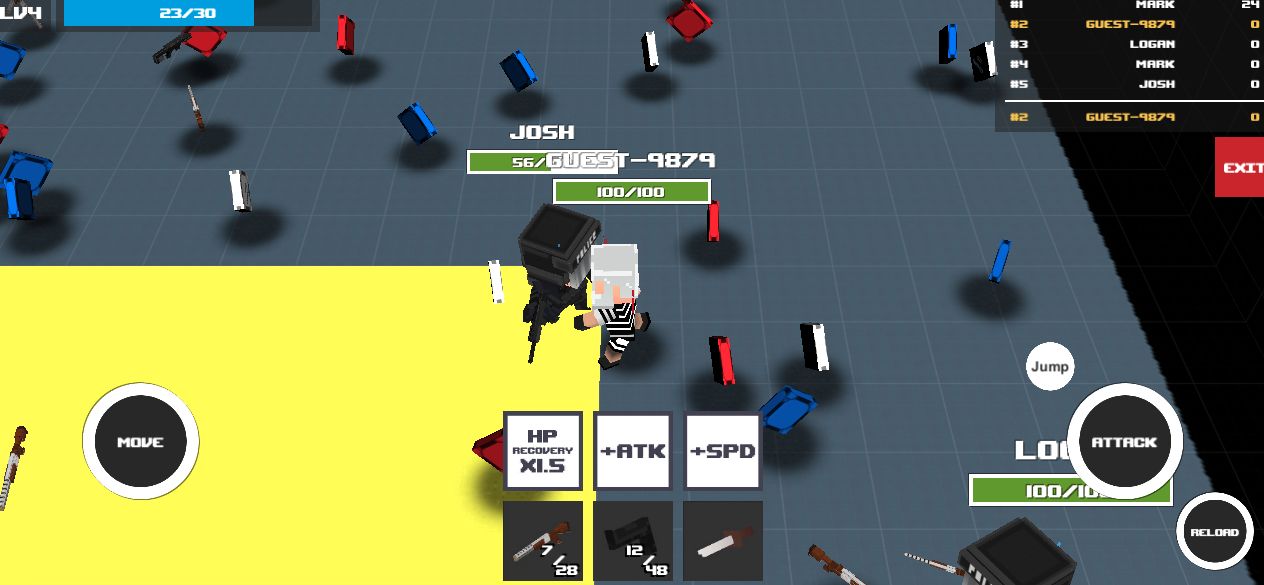Select the +ATK upgrade

click(x=632, y=451)
